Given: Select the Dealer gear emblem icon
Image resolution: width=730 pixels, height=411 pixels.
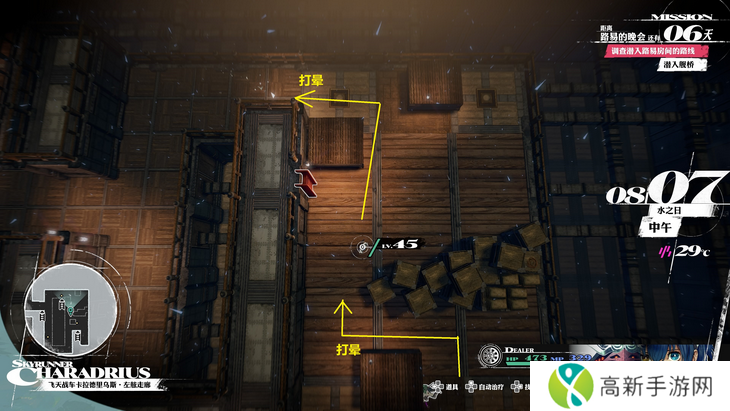Looking at the screenshot, I should coord(490,354).
